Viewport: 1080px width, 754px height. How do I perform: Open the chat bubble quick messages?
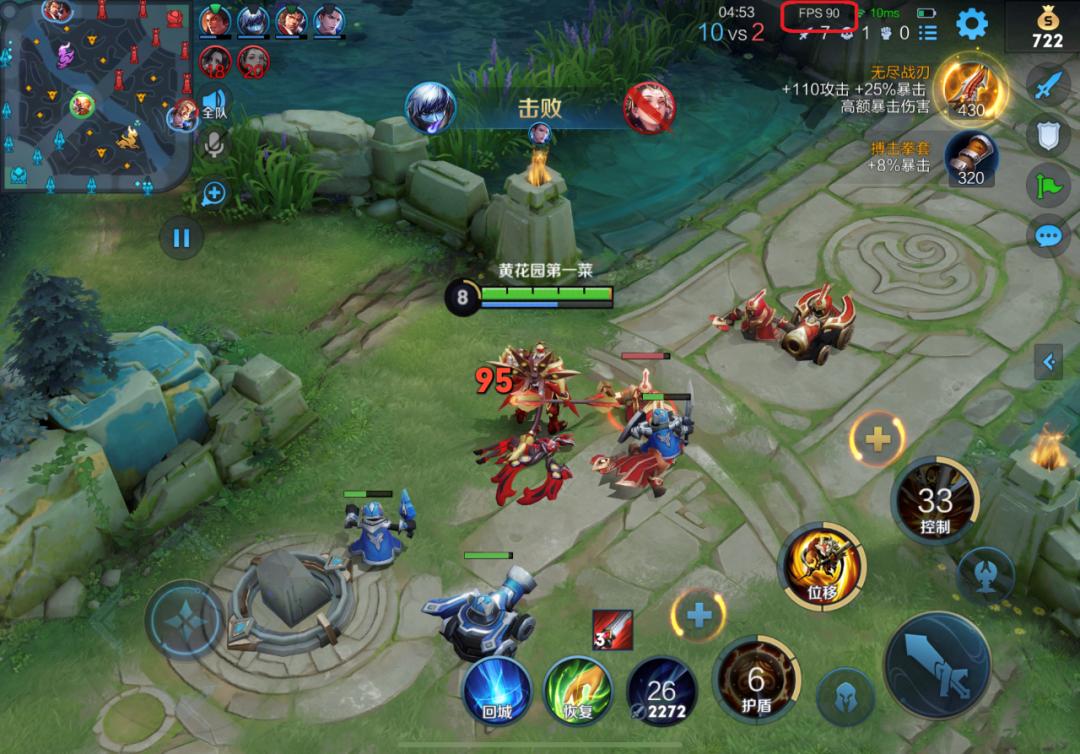pos(1047,236)
